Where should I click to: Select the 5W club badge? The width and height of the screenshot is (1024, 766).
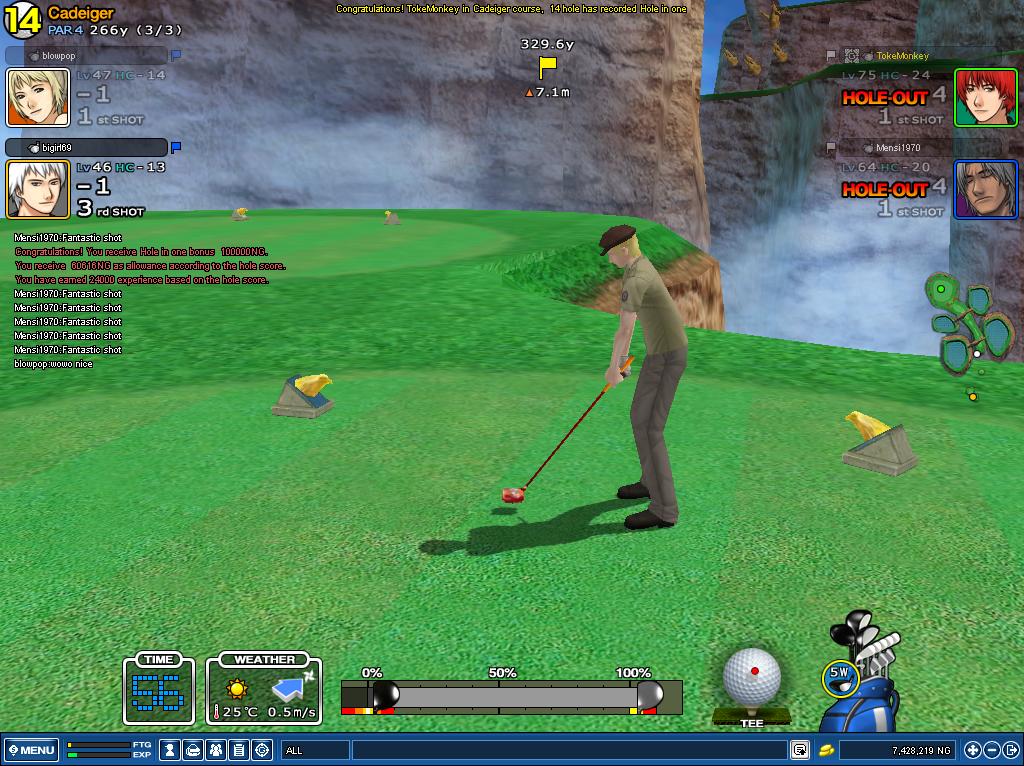[x=838, y=678]
